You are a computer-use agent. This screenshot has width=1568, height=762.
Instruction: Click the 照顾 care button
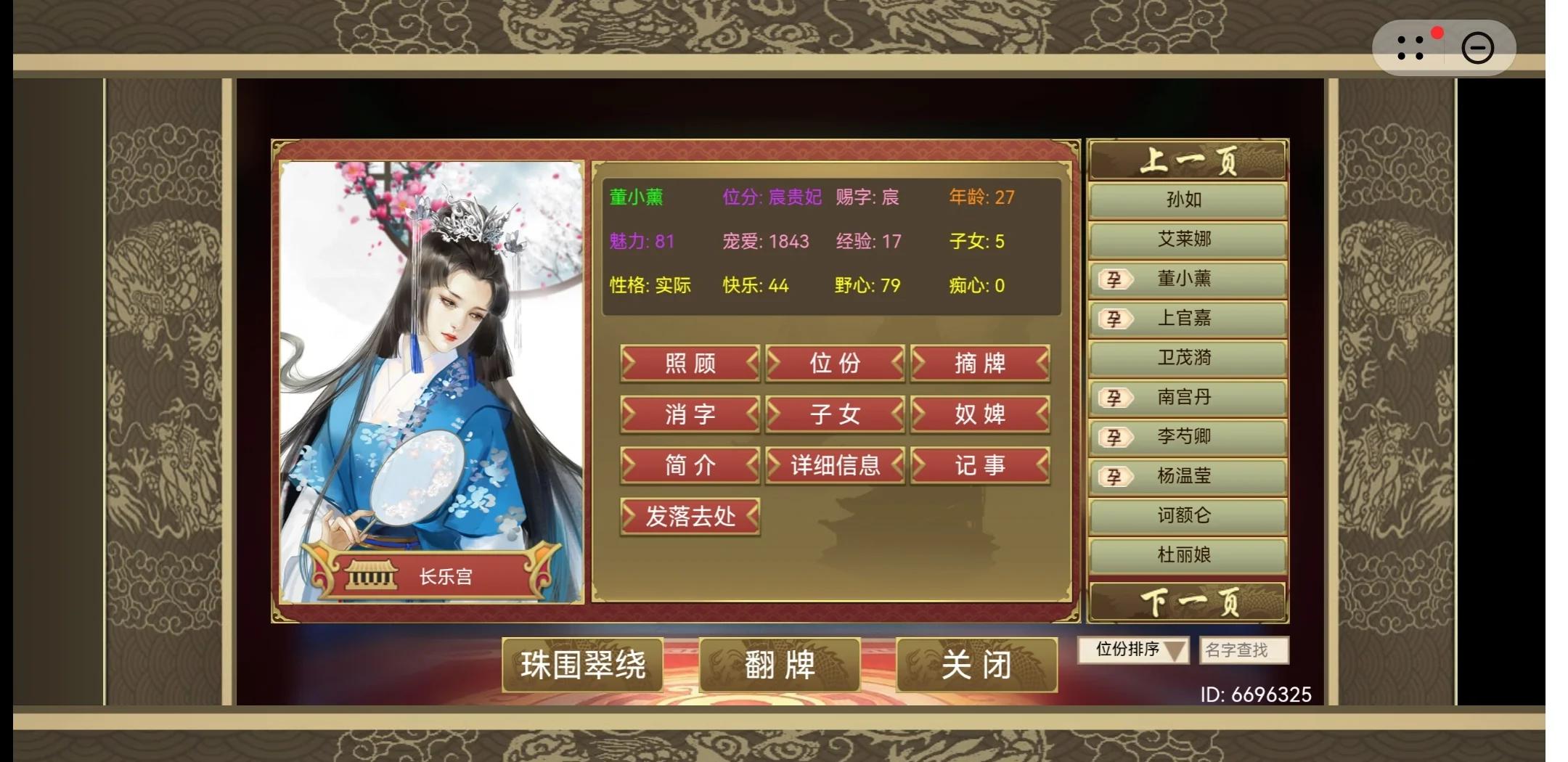[x=688, y=364]
